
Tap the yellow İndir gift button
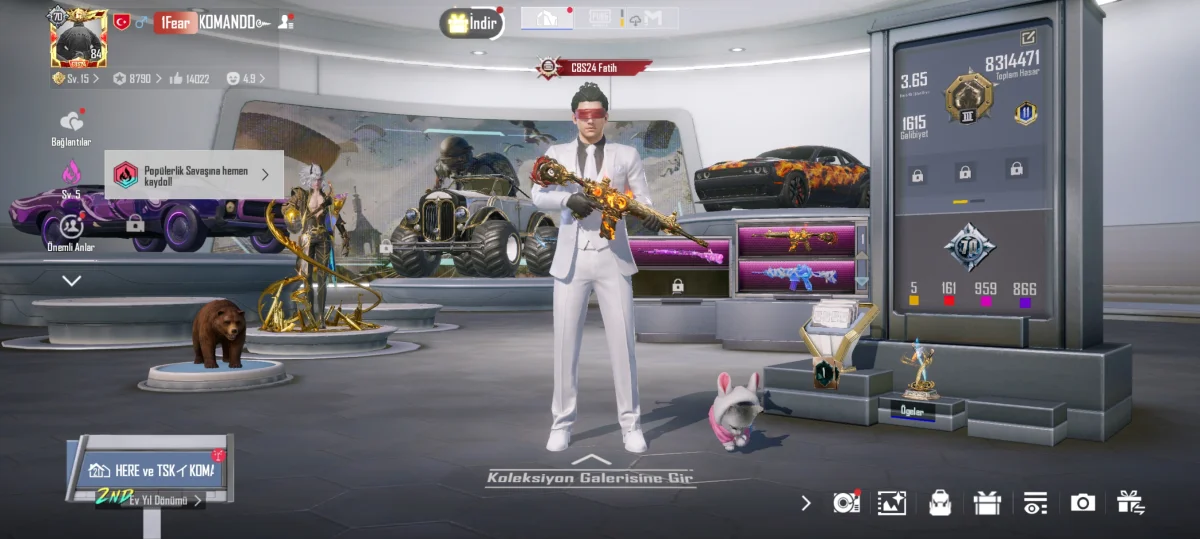(x=472, y=23)
